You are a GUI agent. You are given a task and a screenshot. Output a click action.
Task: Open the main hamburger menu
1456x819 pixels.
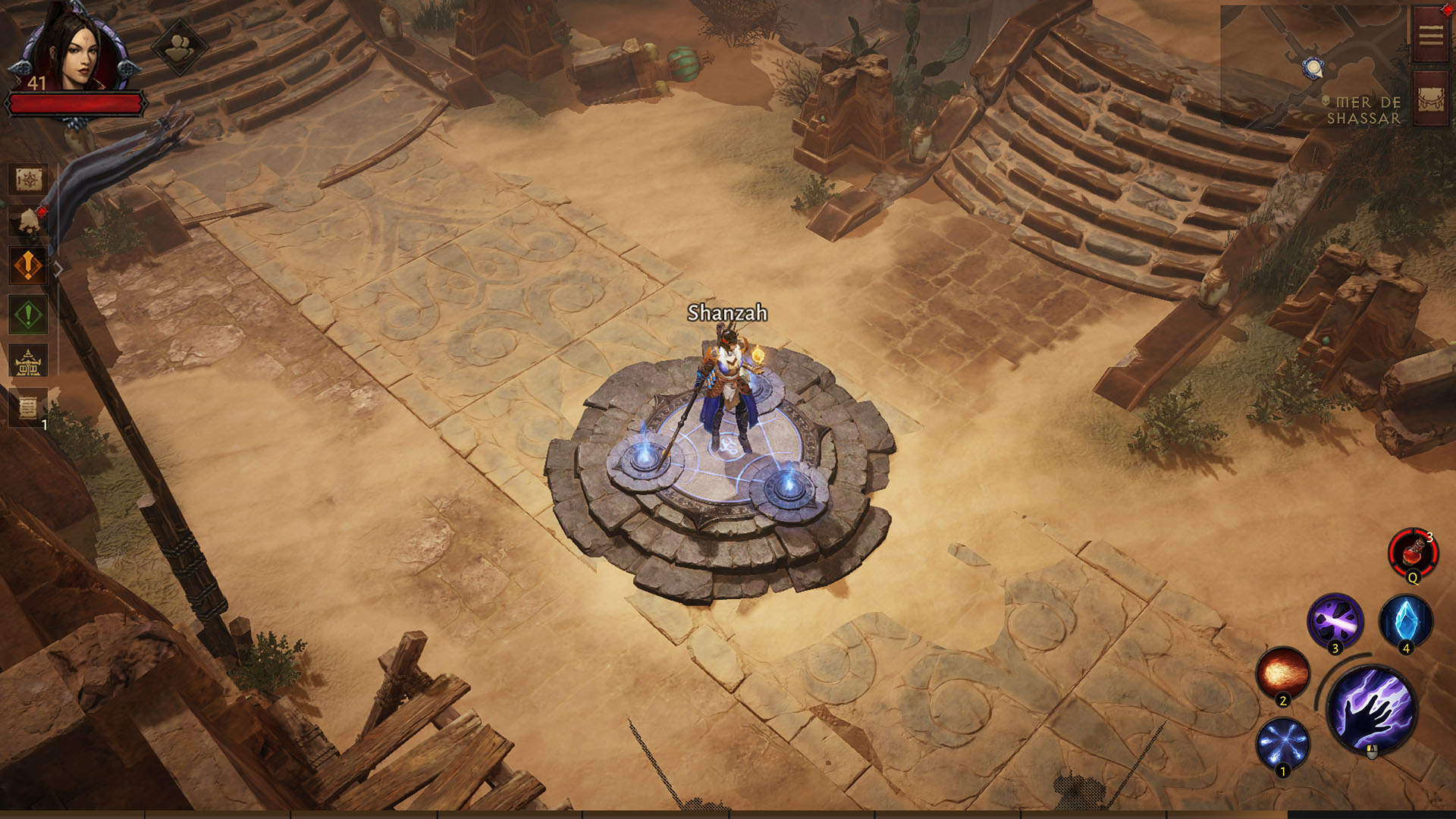[1431, 35]
